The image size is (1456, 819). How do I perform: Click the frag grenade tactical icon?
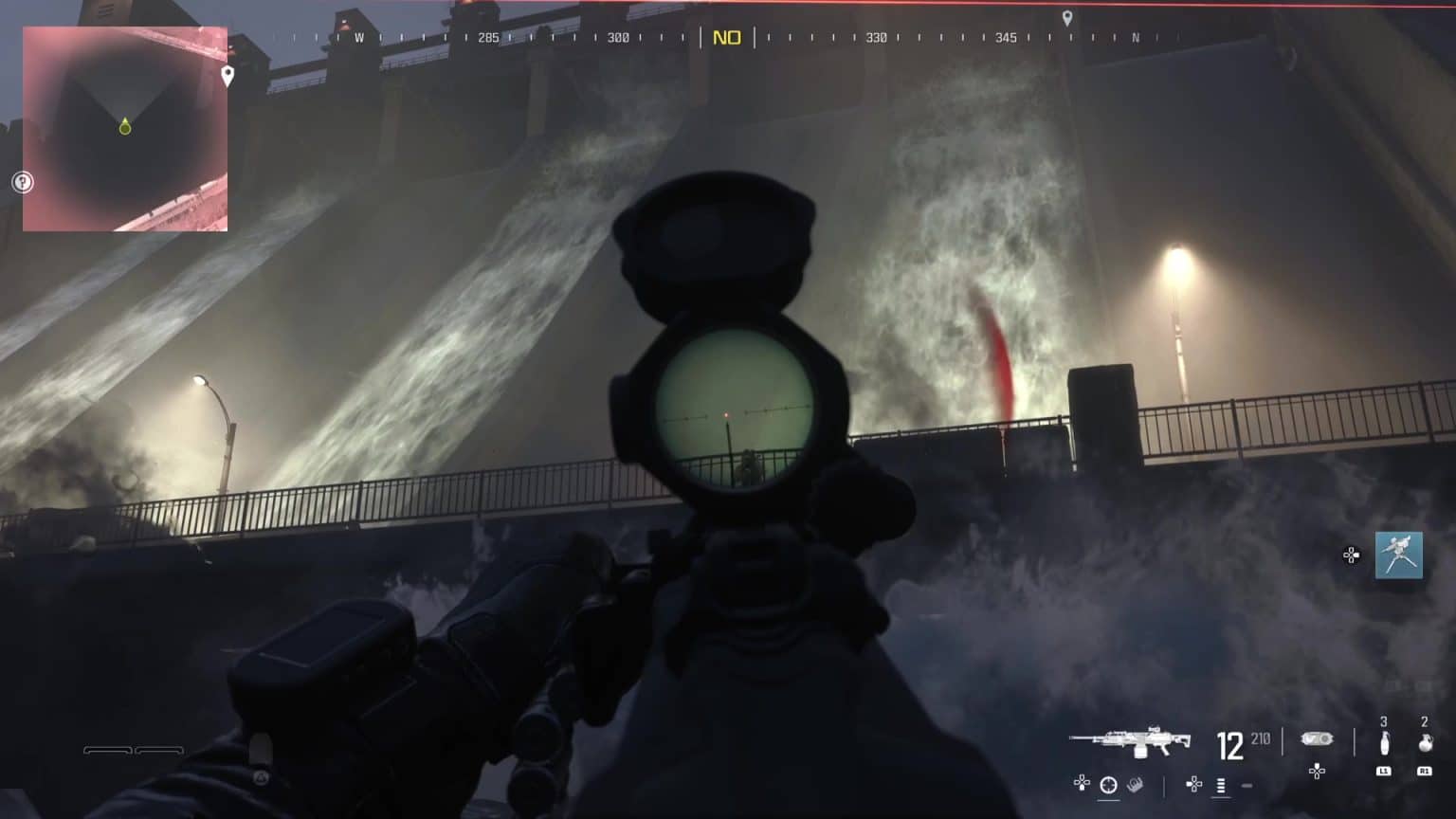click(1425, 740)
